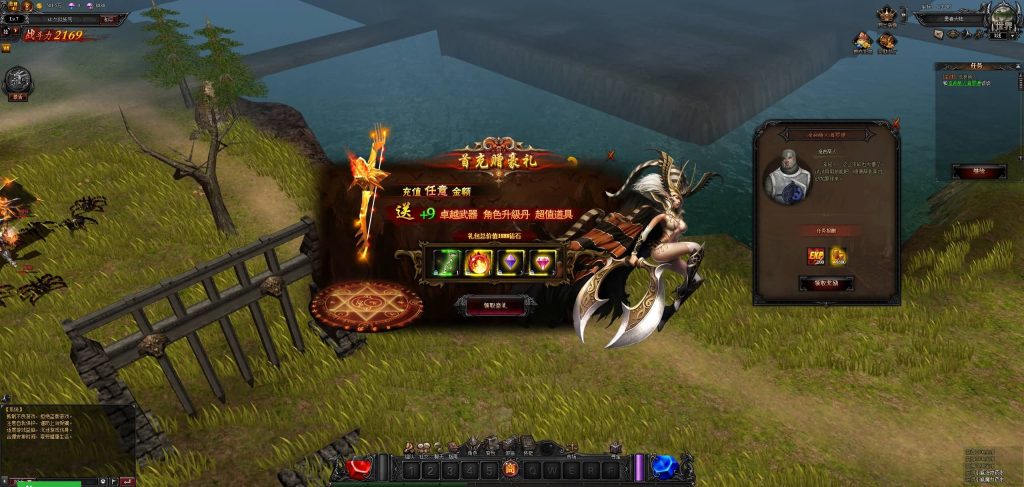1024x487 pixels.
Task: Claim the first-recharge gift pack
Action: [x=490, y=306]
